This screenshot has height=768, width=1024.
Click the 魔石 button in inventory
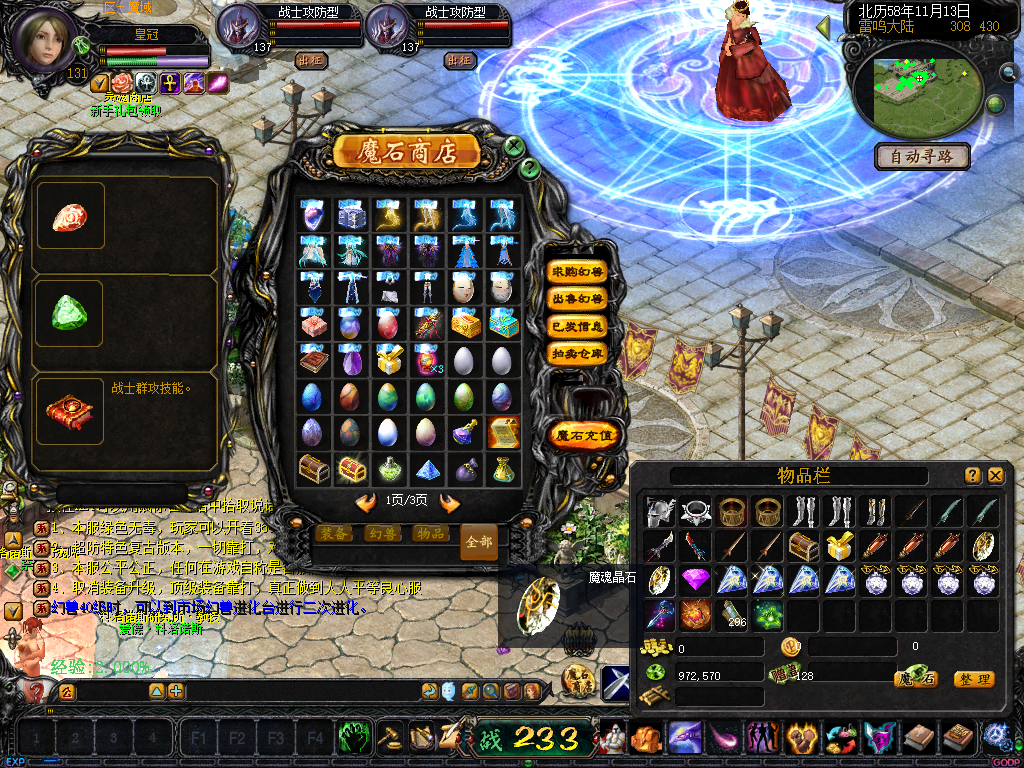click(x=915, y=679)
